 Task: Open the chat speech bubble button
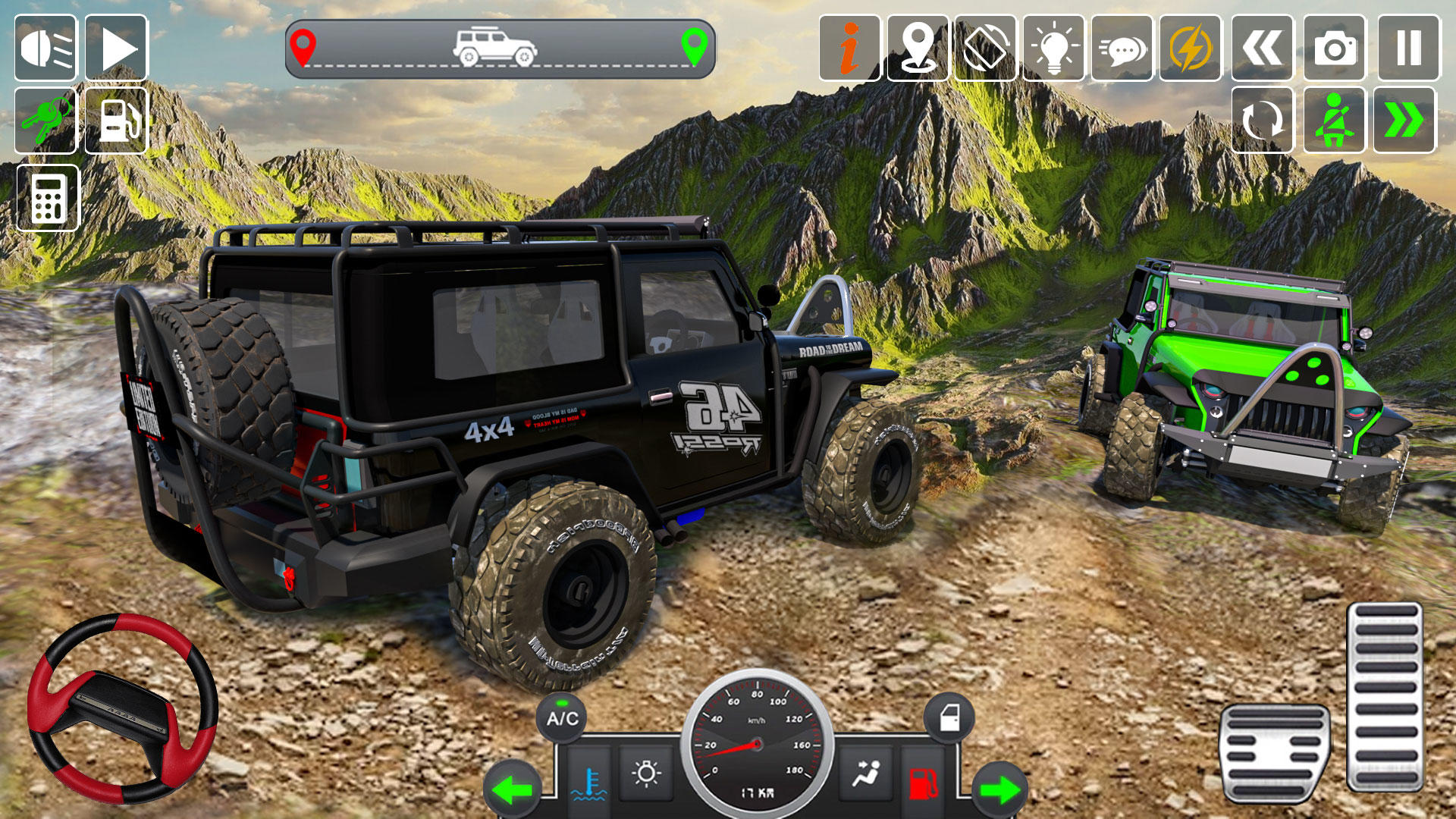(x=1122, y=49)
